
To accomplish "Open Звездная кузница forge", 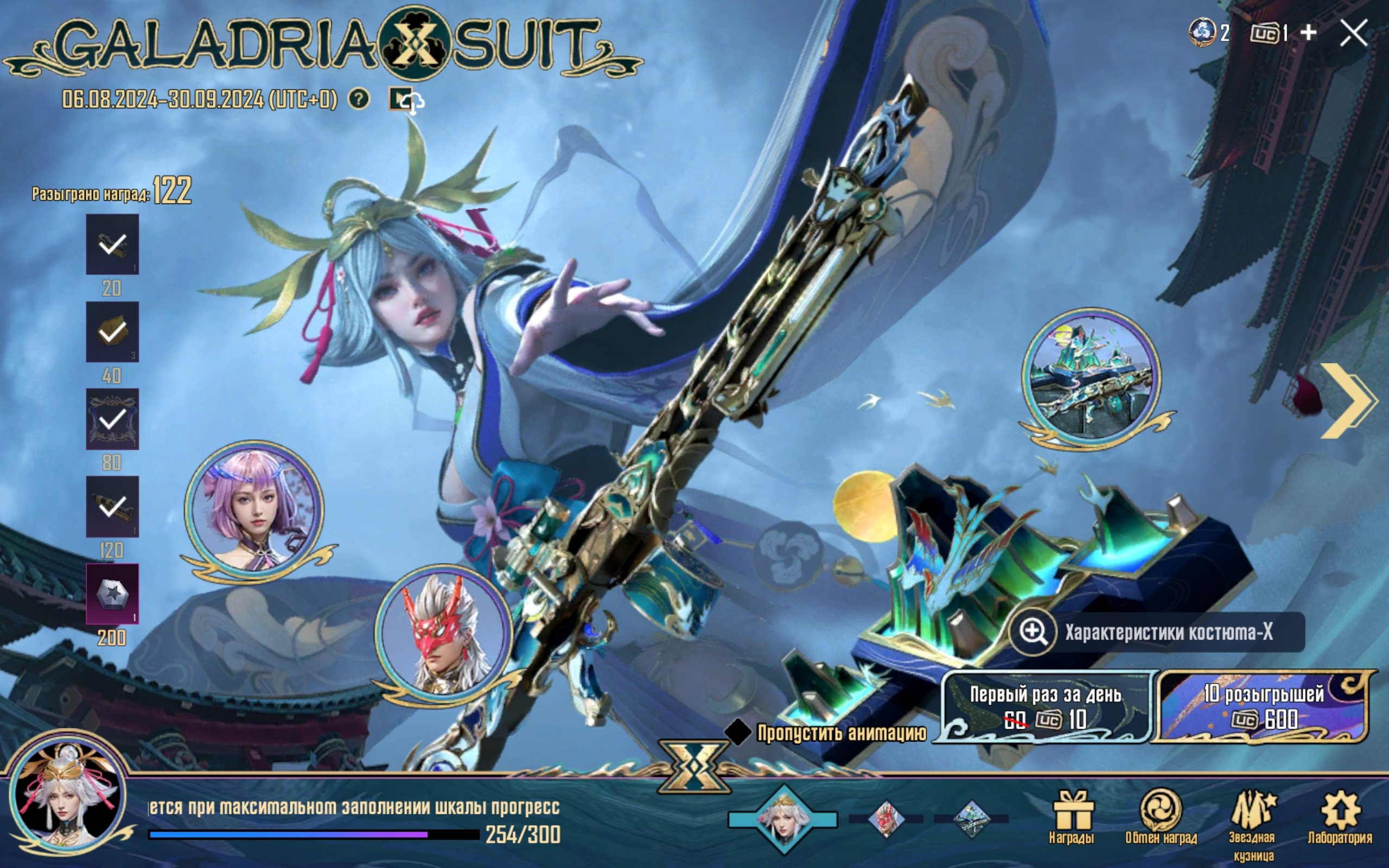I will (x=1252, y=821).
